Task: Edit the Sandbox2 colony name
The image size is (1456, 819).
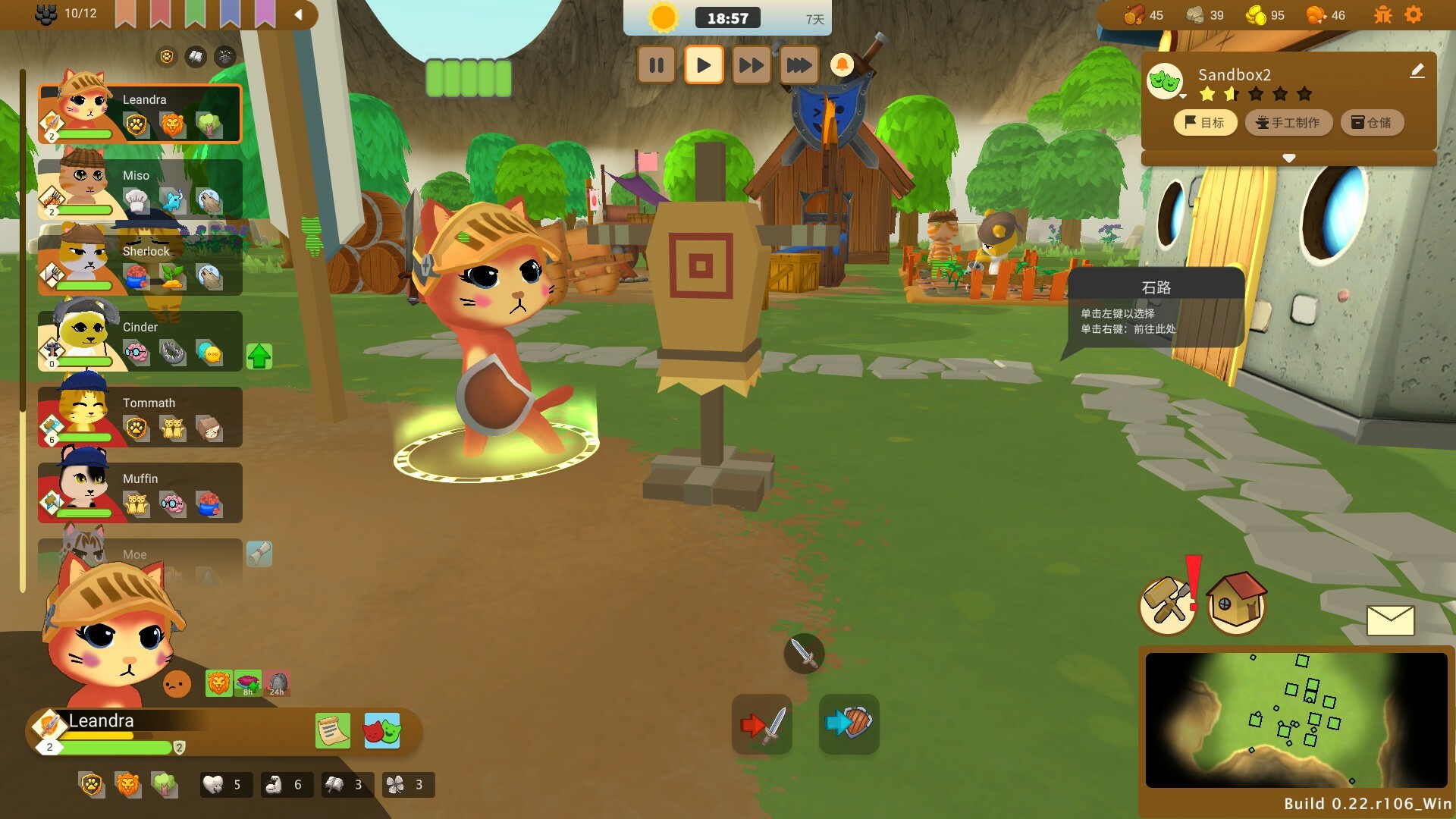Action: (1417, 71)
